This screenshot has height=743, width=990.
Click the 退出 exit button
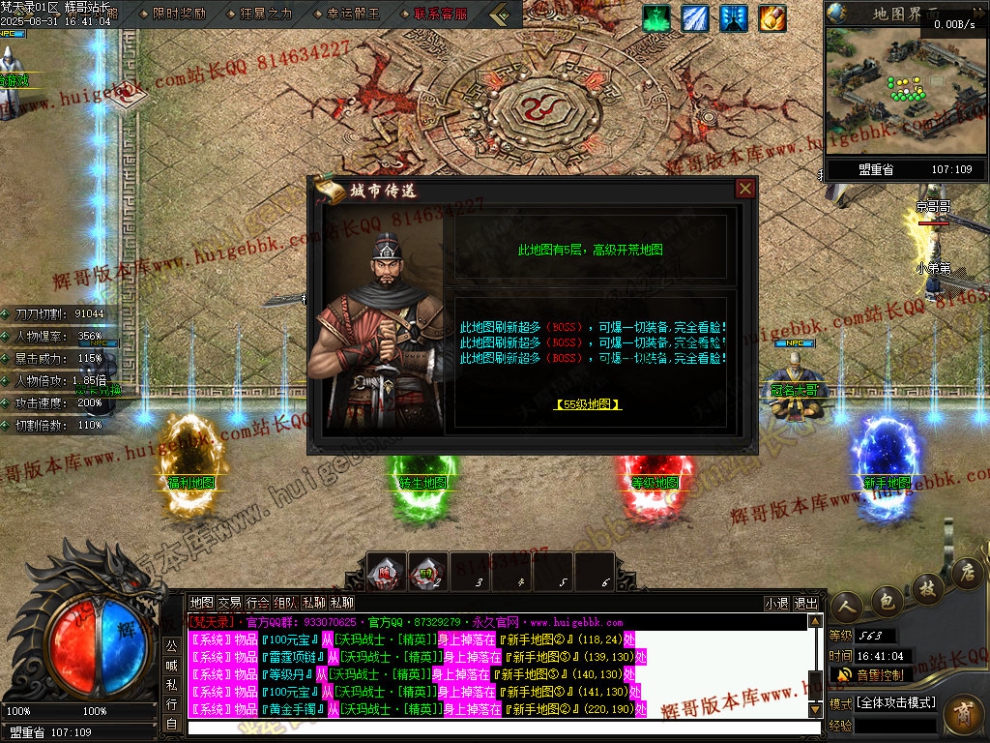(806, 603)
